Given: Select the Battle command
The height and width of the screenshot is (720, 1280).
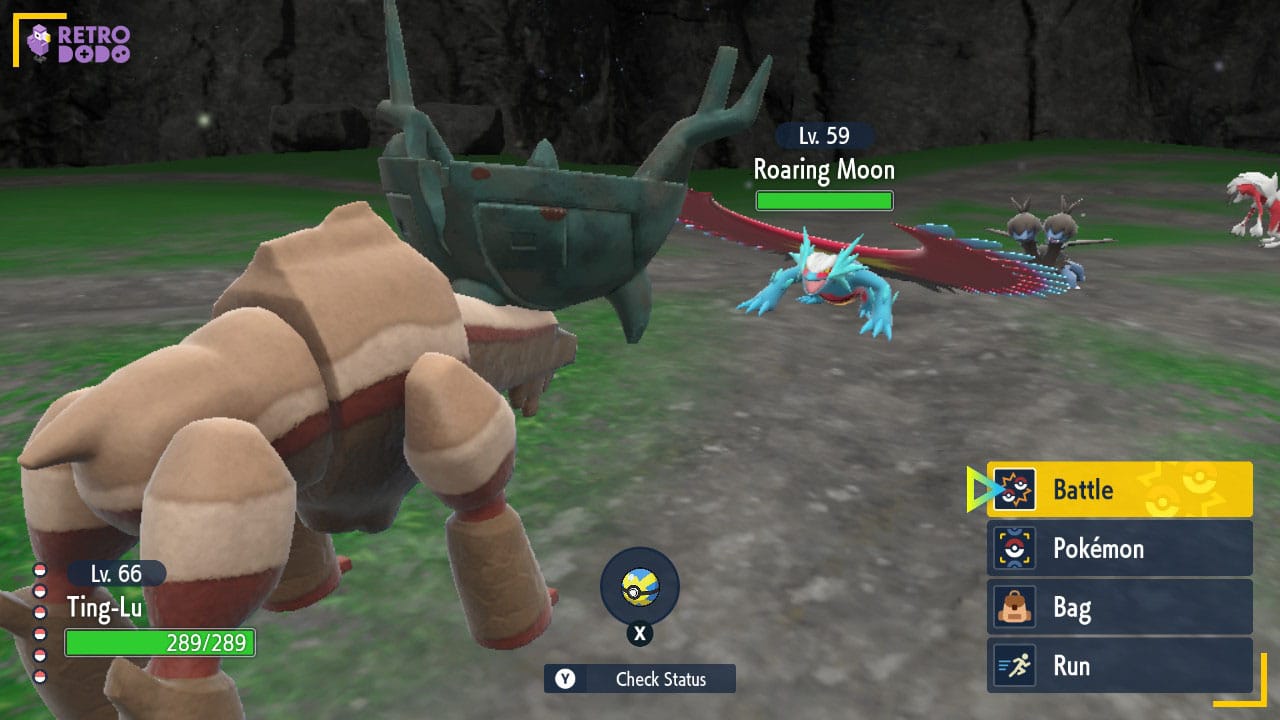Looking at the screenshot, I should click(1119, 490).
